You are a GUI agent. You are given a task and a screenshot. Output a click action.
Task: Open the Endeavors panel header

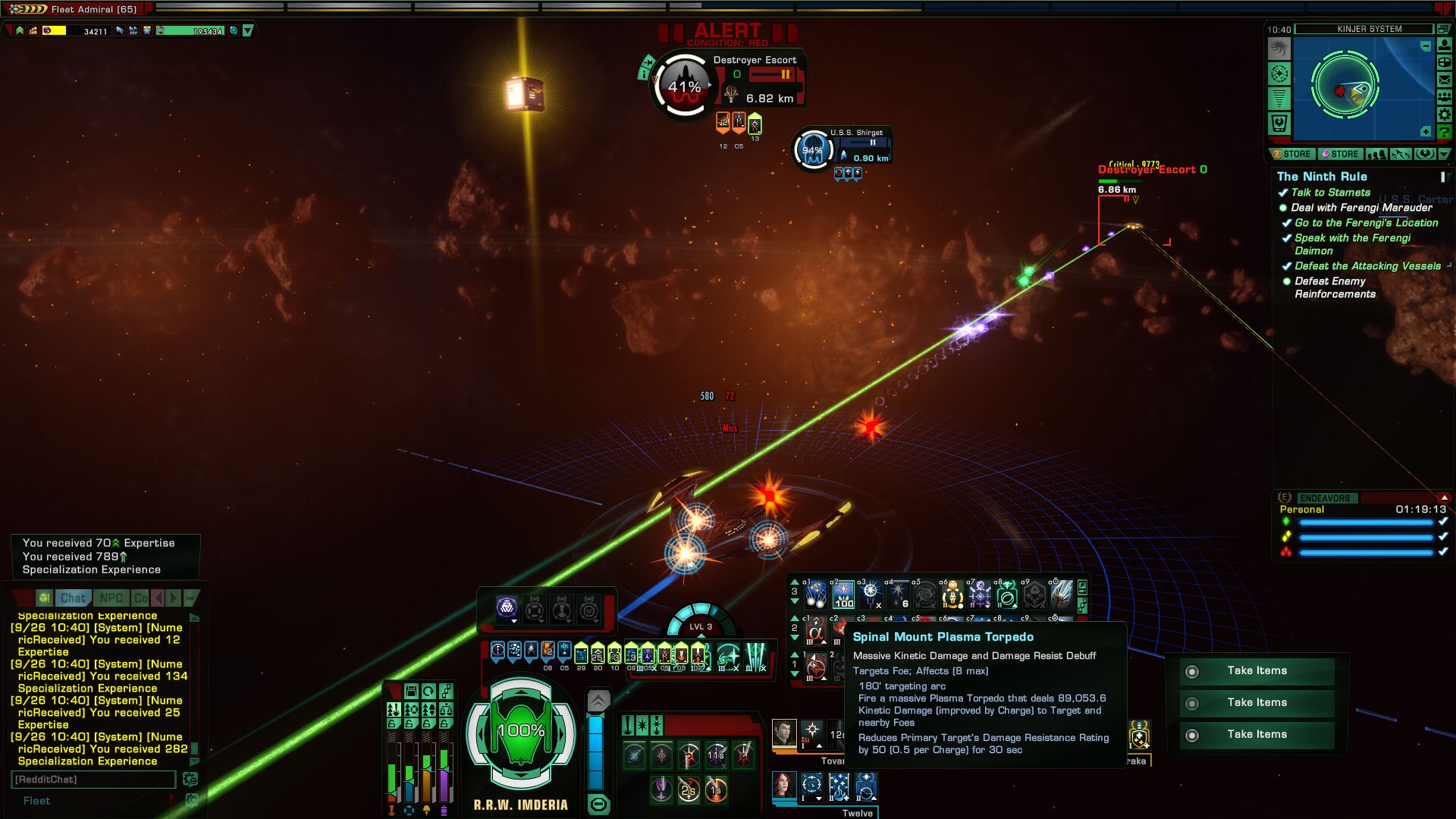(x=1324, y=498)
